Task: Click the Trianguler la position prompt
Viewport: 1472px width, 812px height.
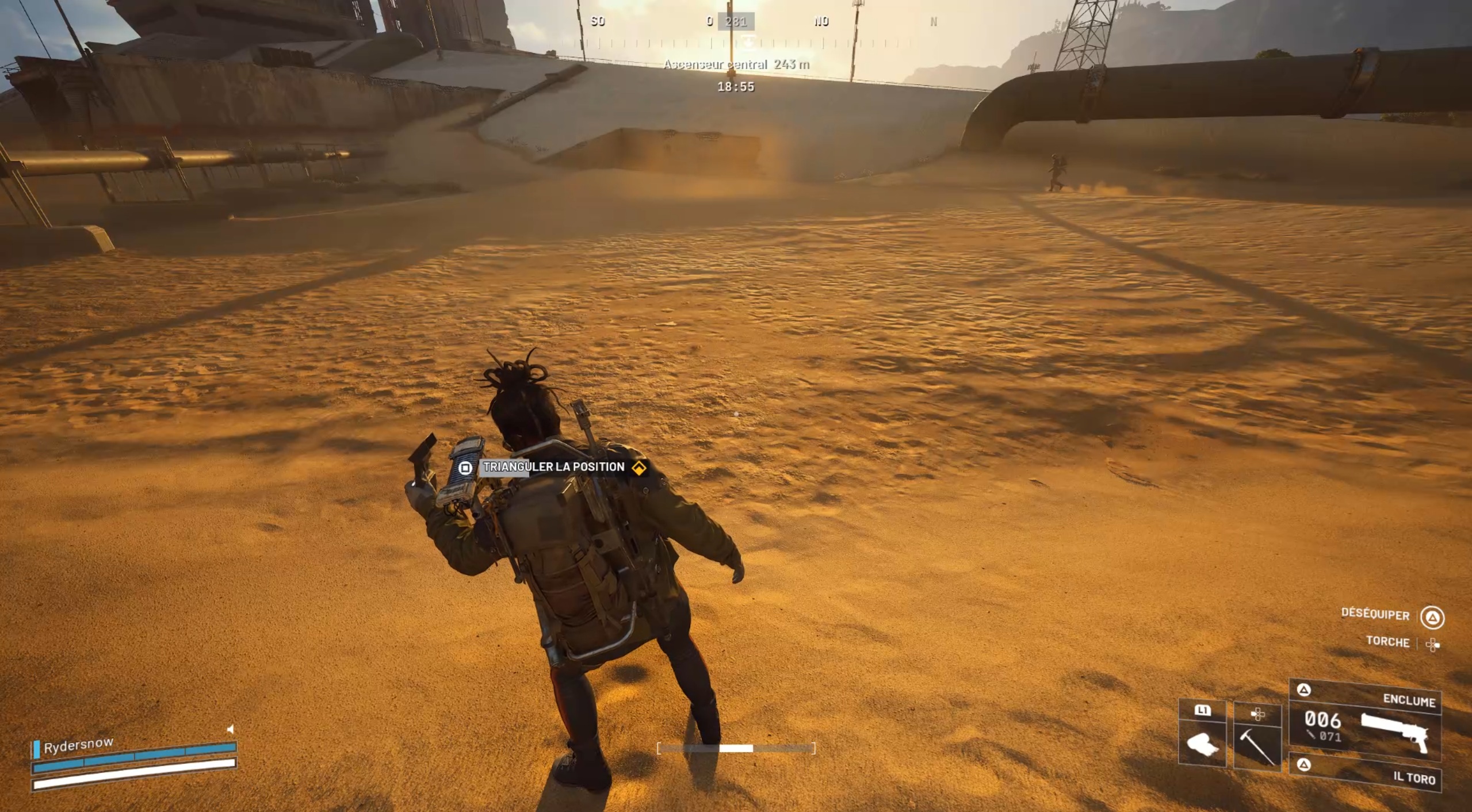Action: [553, 467]
